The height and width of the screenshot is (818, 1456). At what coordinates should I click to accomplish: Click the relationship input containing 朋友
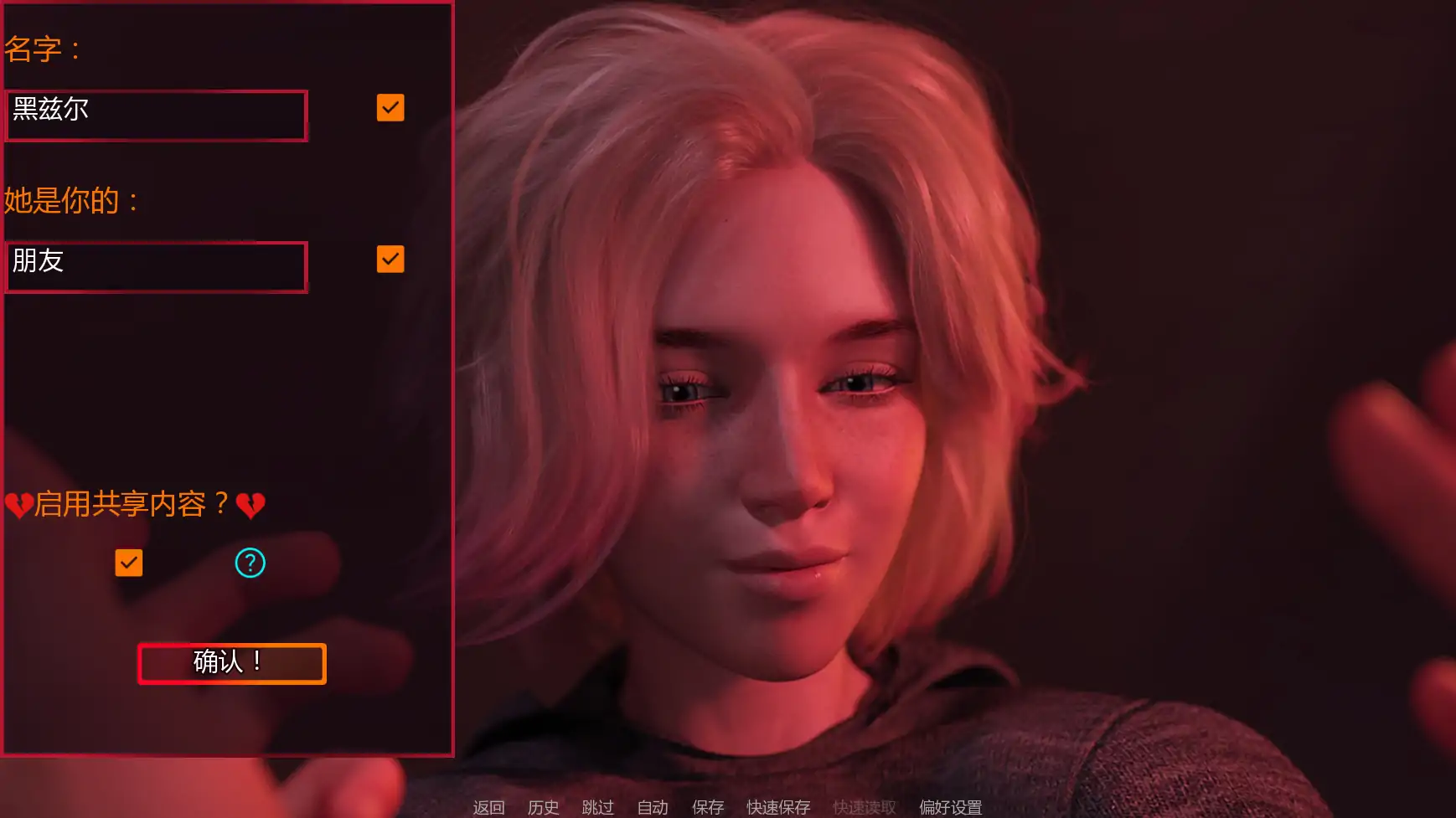pyautogui.click(x=156, y=266)
